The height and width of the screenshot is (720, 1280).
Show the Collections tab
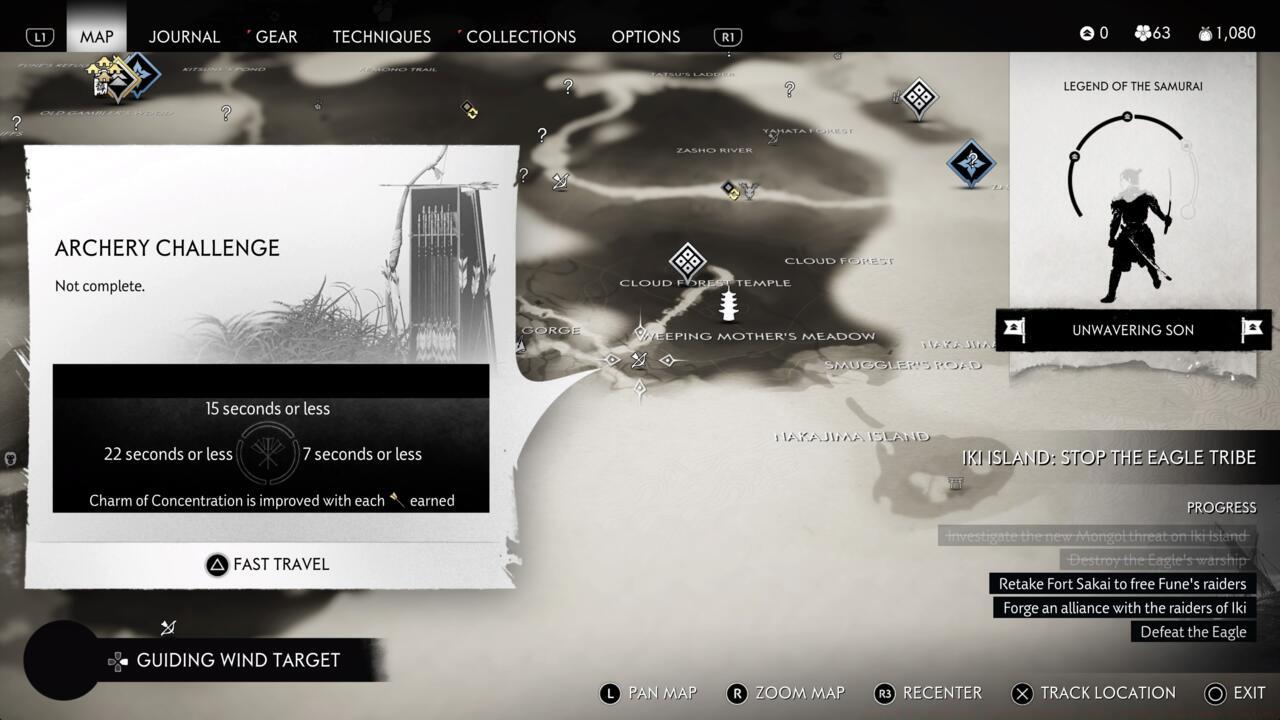(x=520, y=36)
